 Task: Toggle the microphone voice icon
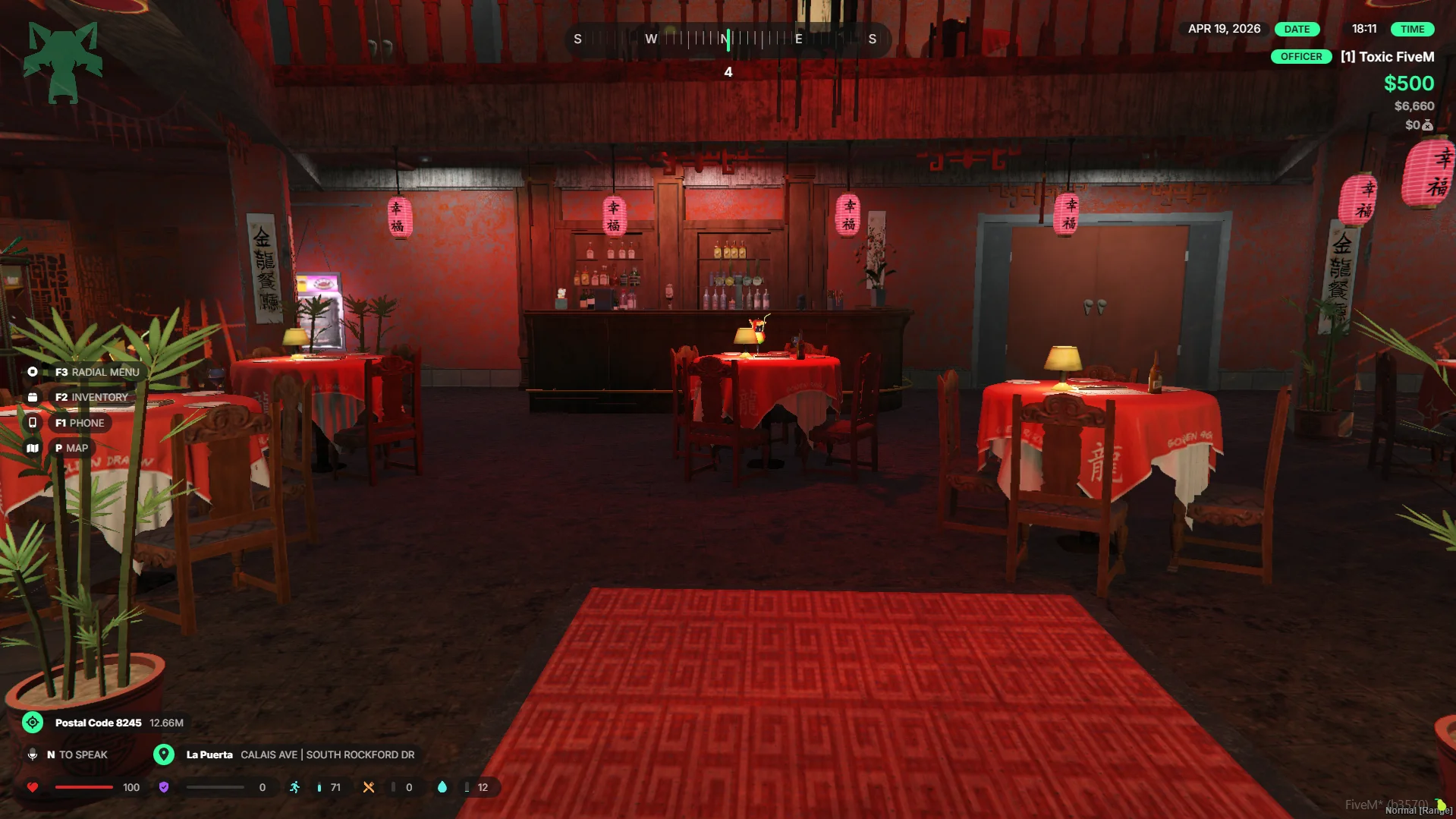[33, 754]
